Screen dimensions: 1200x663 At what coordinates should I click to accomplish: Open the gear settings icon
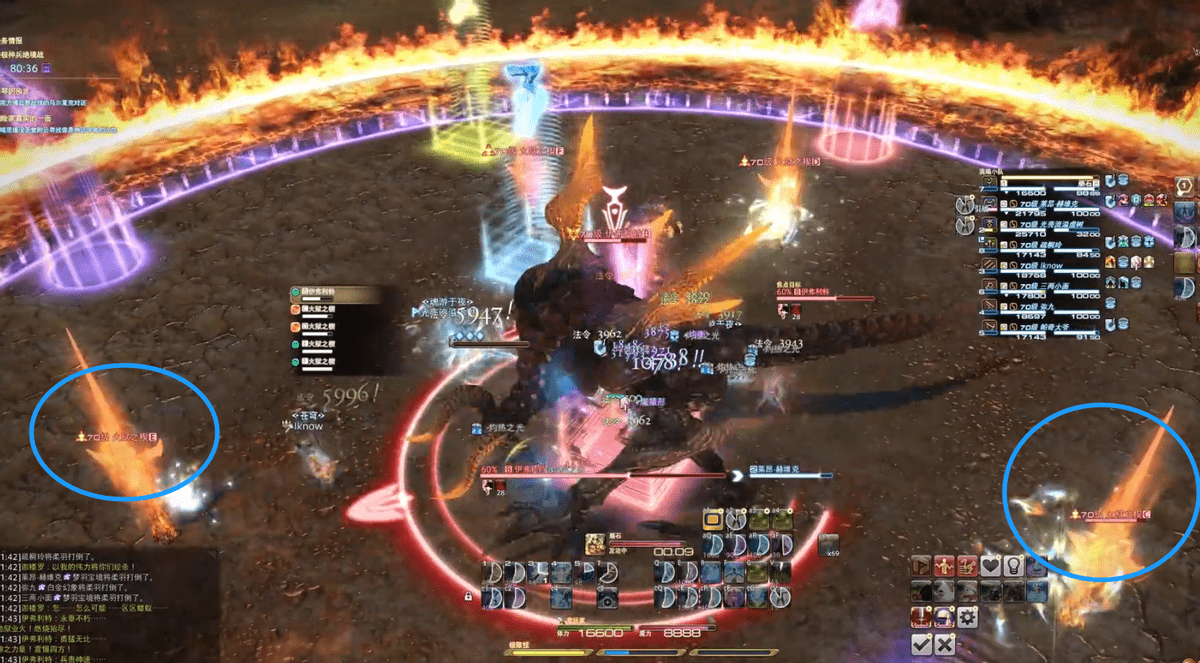click(967, 618)
